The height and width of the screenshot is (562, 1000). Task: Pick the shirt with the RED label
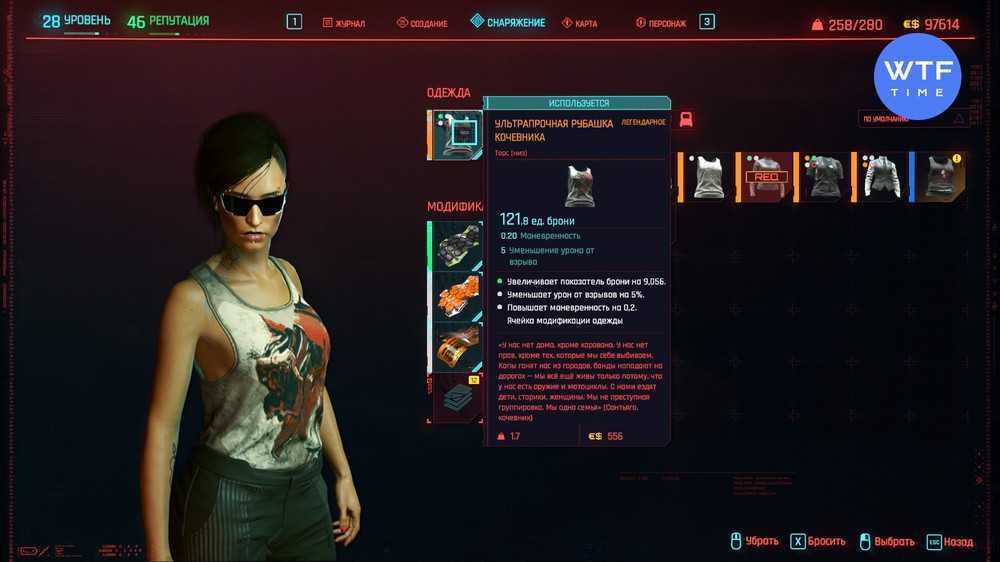coord(767,176)
